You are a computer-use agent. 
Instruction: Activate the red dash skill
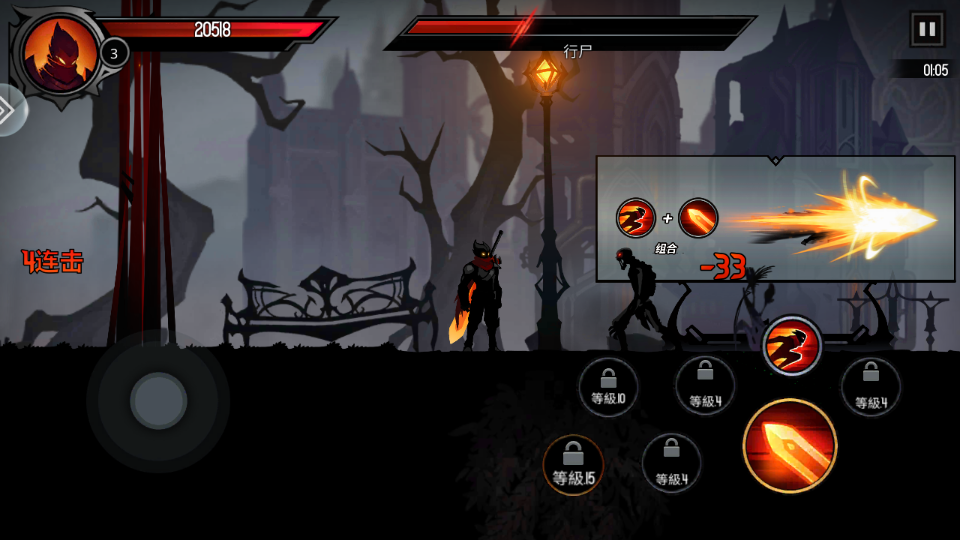point(792,347)
